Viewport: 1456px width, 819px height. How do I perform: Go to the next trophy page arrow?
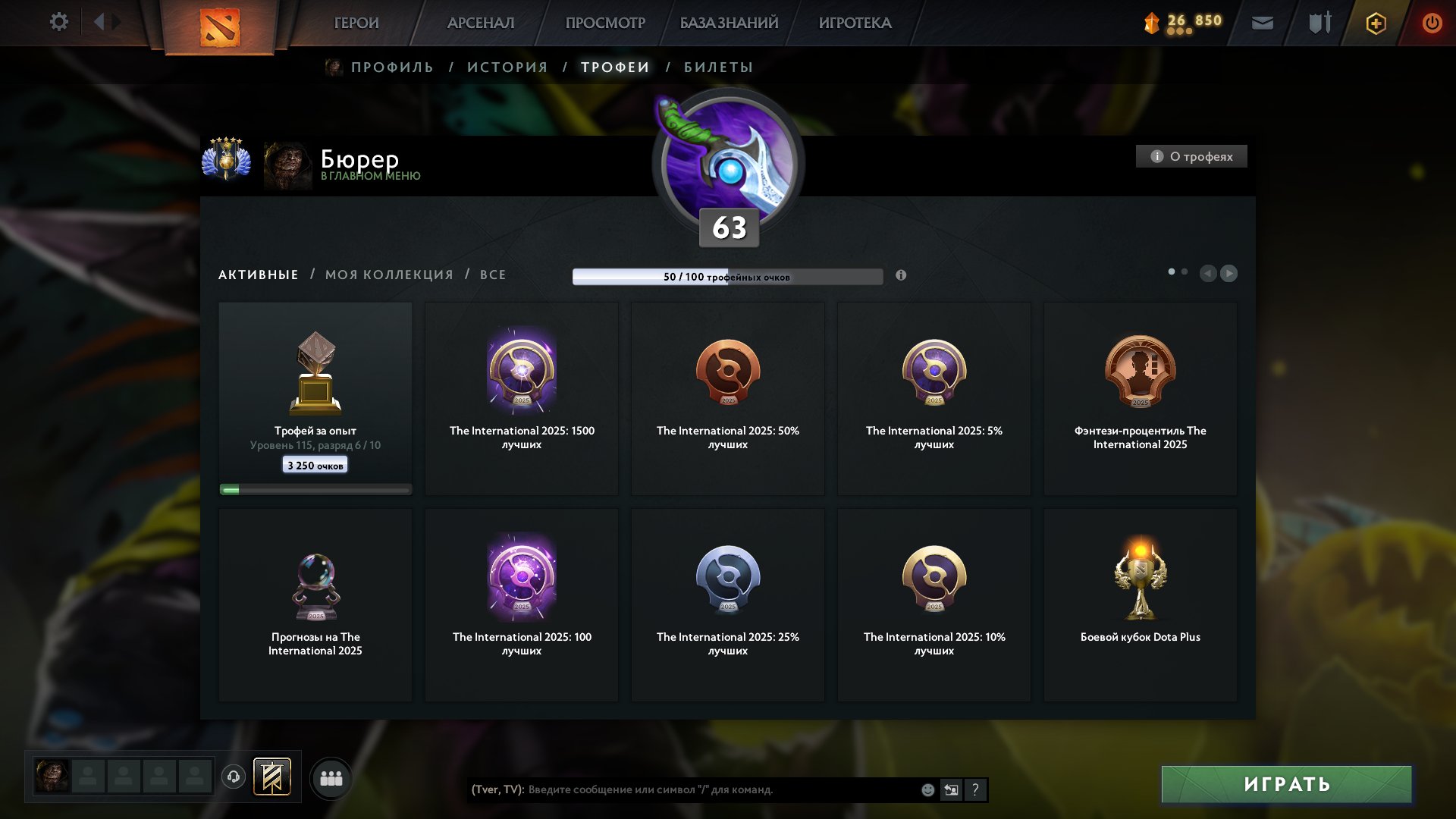click(1229, 273)
